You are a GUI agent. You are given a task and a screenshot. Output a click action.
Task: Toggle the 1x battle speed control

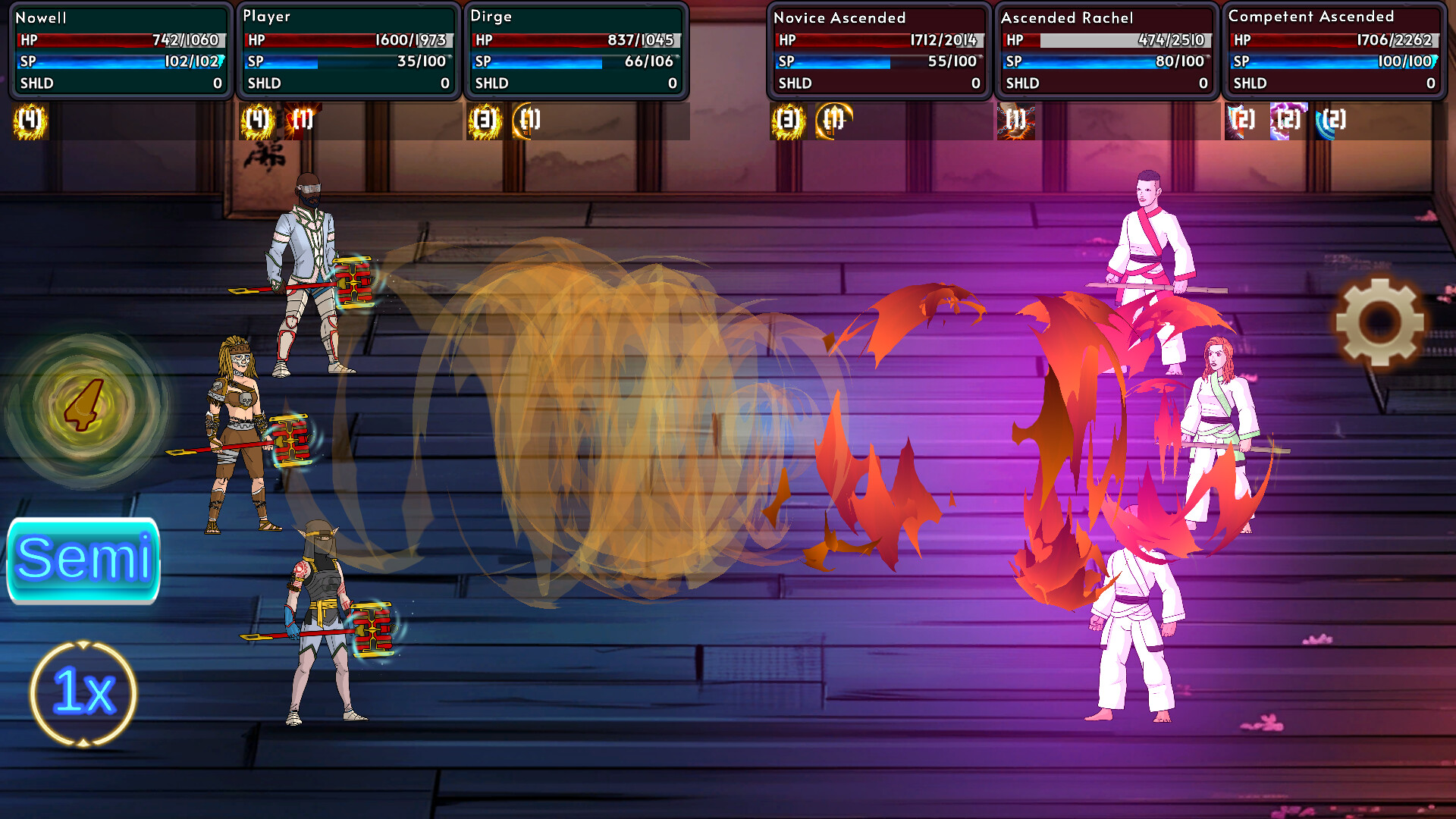[x=81, y=690]
